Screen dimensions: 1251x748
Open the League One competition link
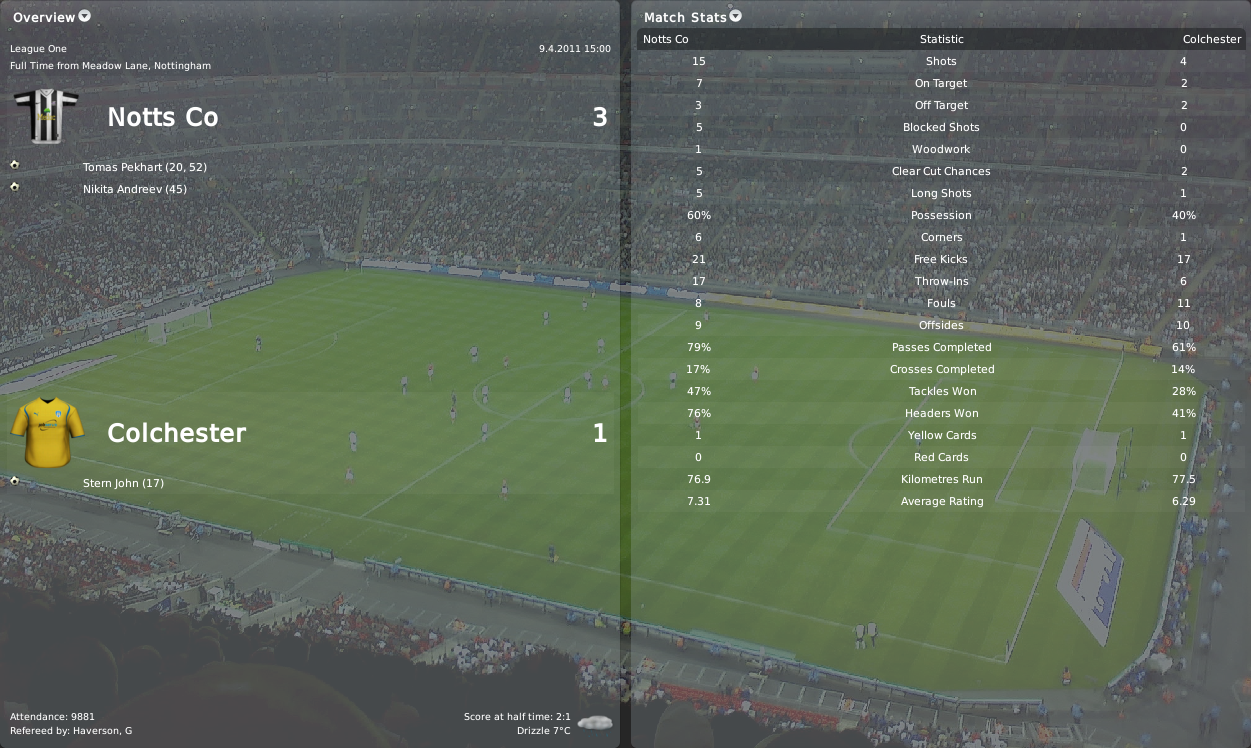pyautogui.click(x=38, y=48)
